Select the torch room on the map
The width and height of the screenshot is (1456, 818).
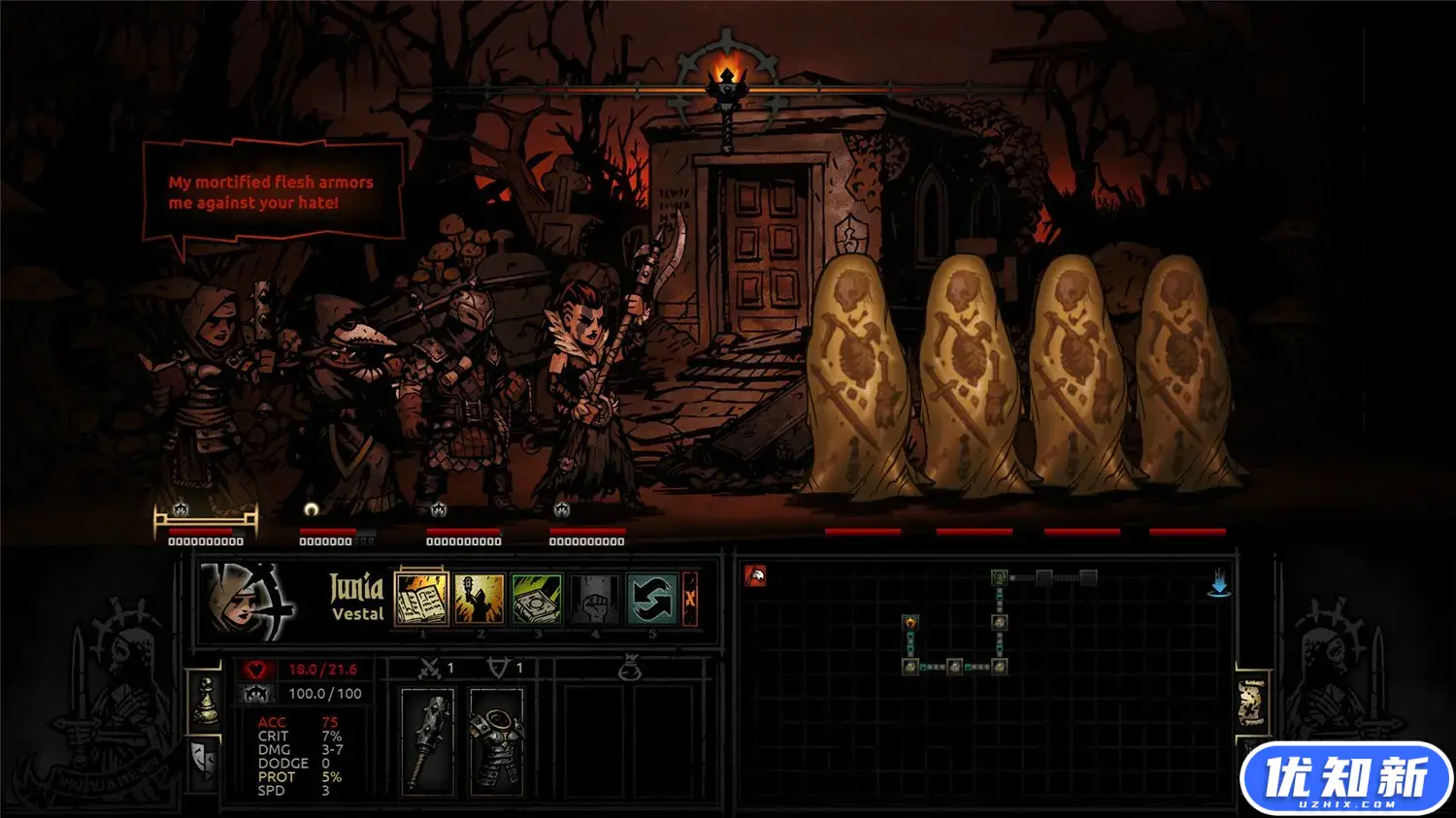pyautogui.click(x=910, y=622)
